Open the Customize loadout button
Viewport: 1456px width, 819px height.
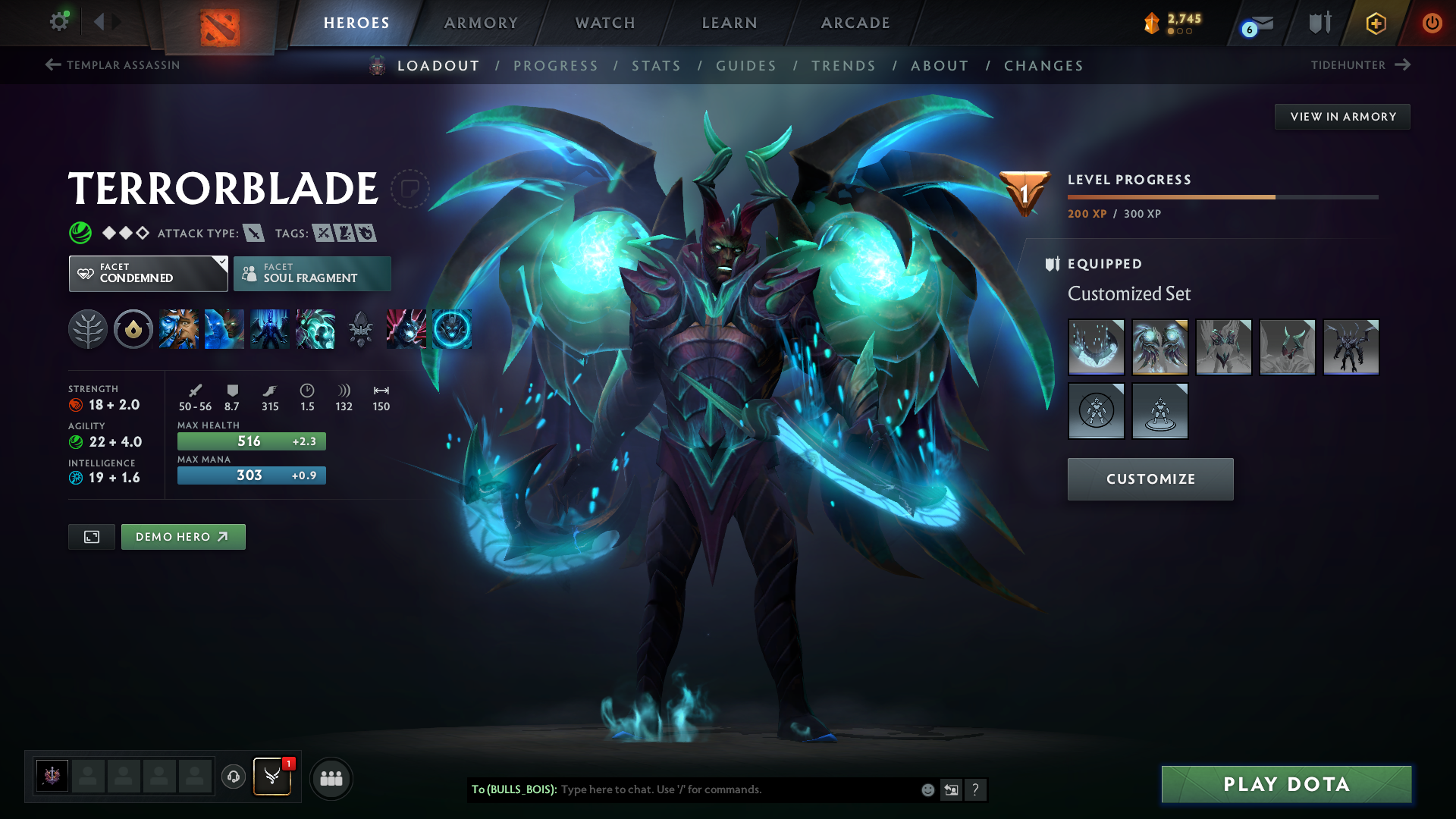[1150, 479]
